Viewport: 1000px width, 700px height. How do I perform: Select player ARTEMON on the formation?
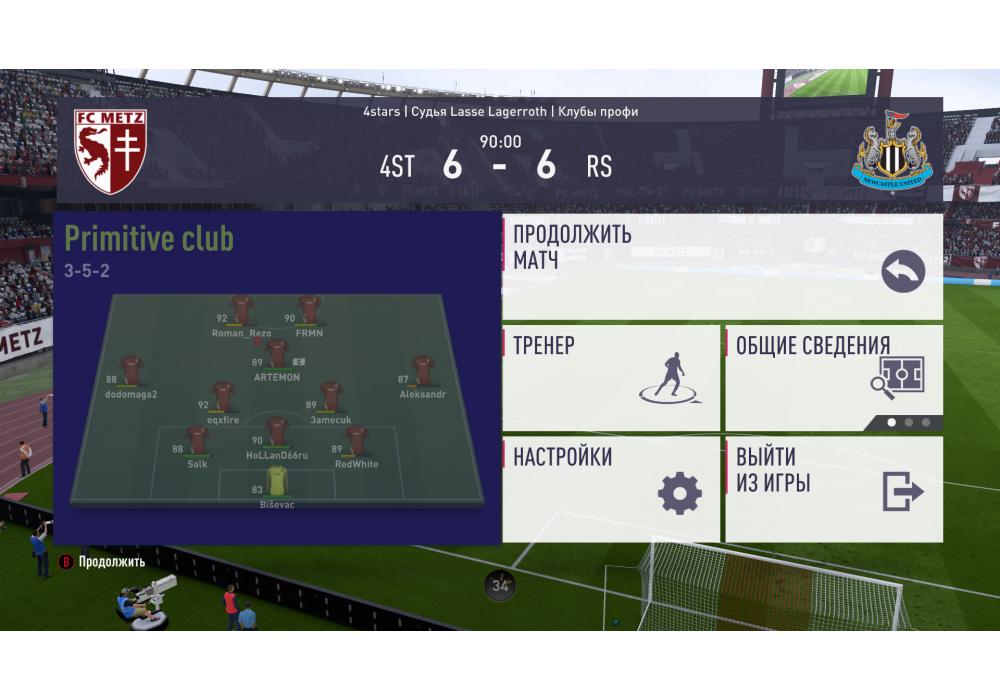(277, 355)
